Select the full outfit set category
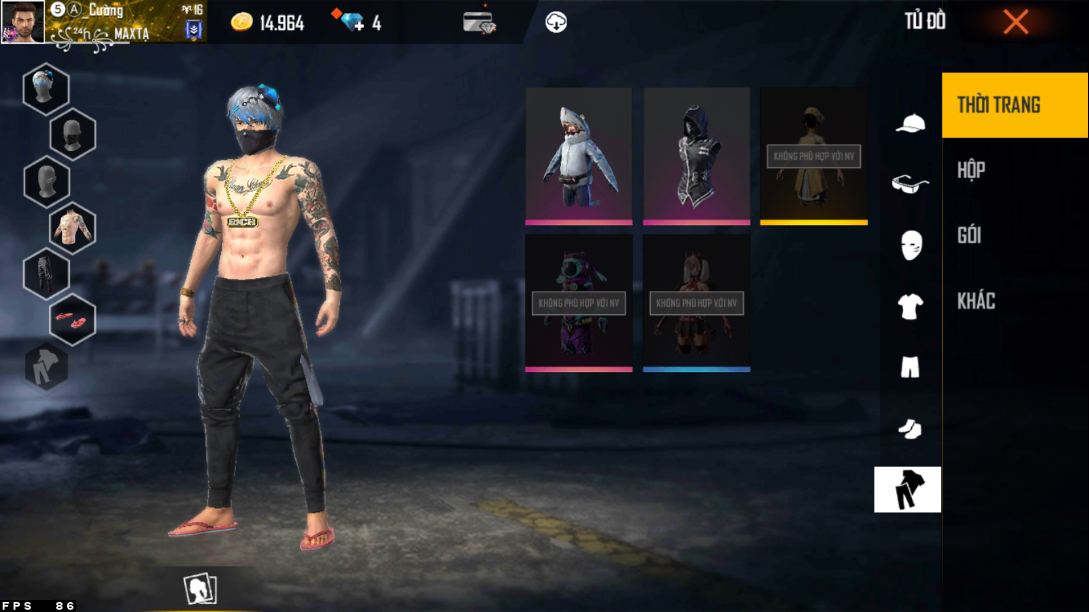The height and width of the screenshot is (612, 1089). 908,489
